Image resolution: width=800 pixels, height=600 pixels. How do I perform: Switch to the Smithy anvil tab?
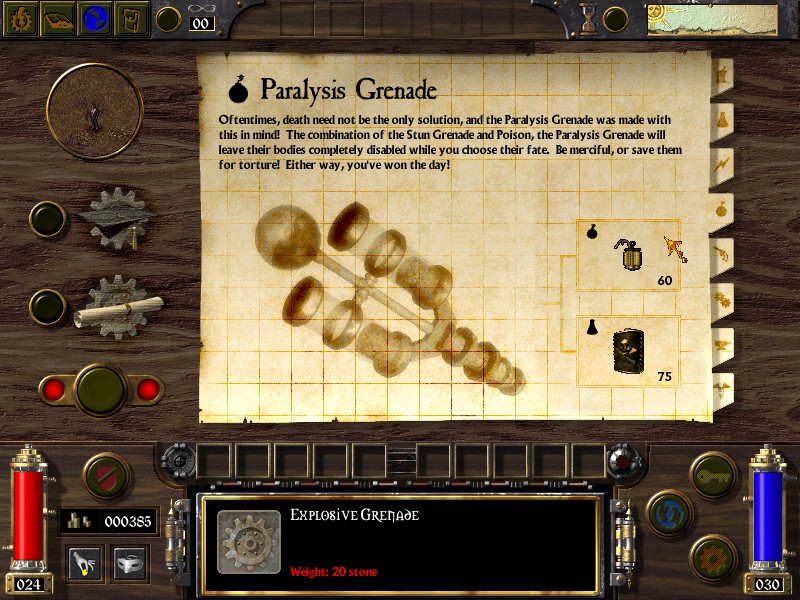(720, 343)
